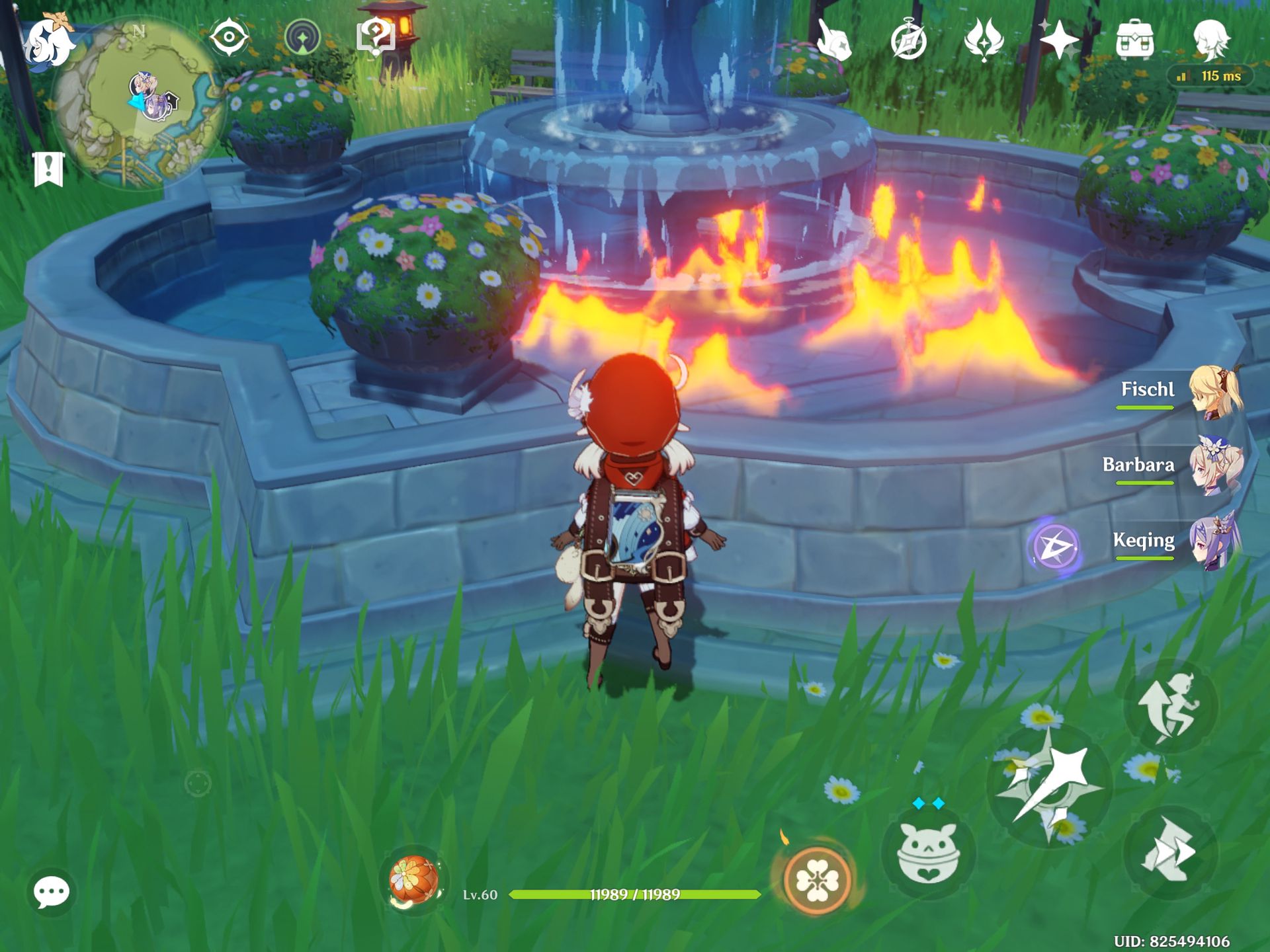
Task: Open the Adventurer Handbook compass icon
Action: [x=908, y=41]
